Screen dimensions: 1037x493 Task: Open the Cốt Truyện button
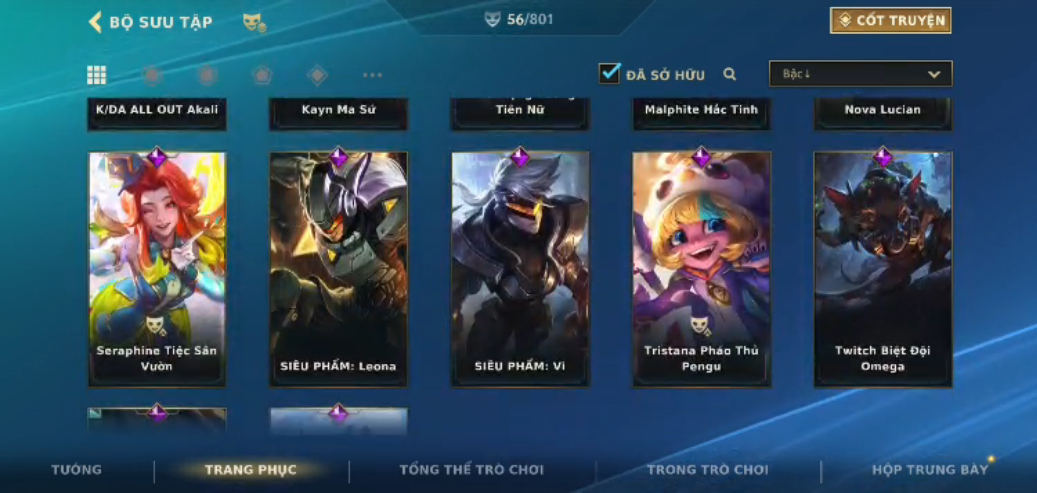890,21
